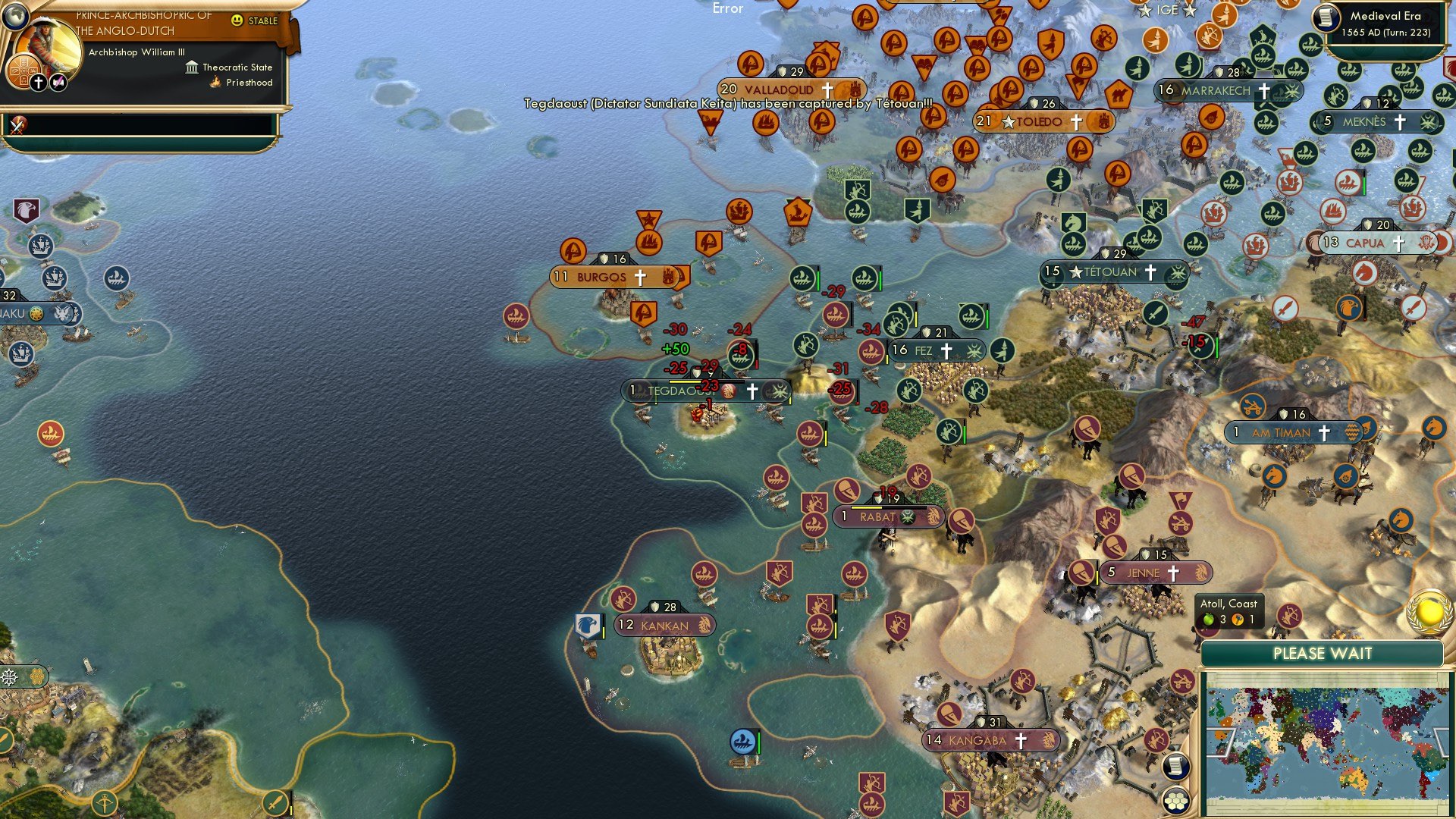
Task: Open the Culture overview icon beside the cross
Action: (x=58, y=81)
